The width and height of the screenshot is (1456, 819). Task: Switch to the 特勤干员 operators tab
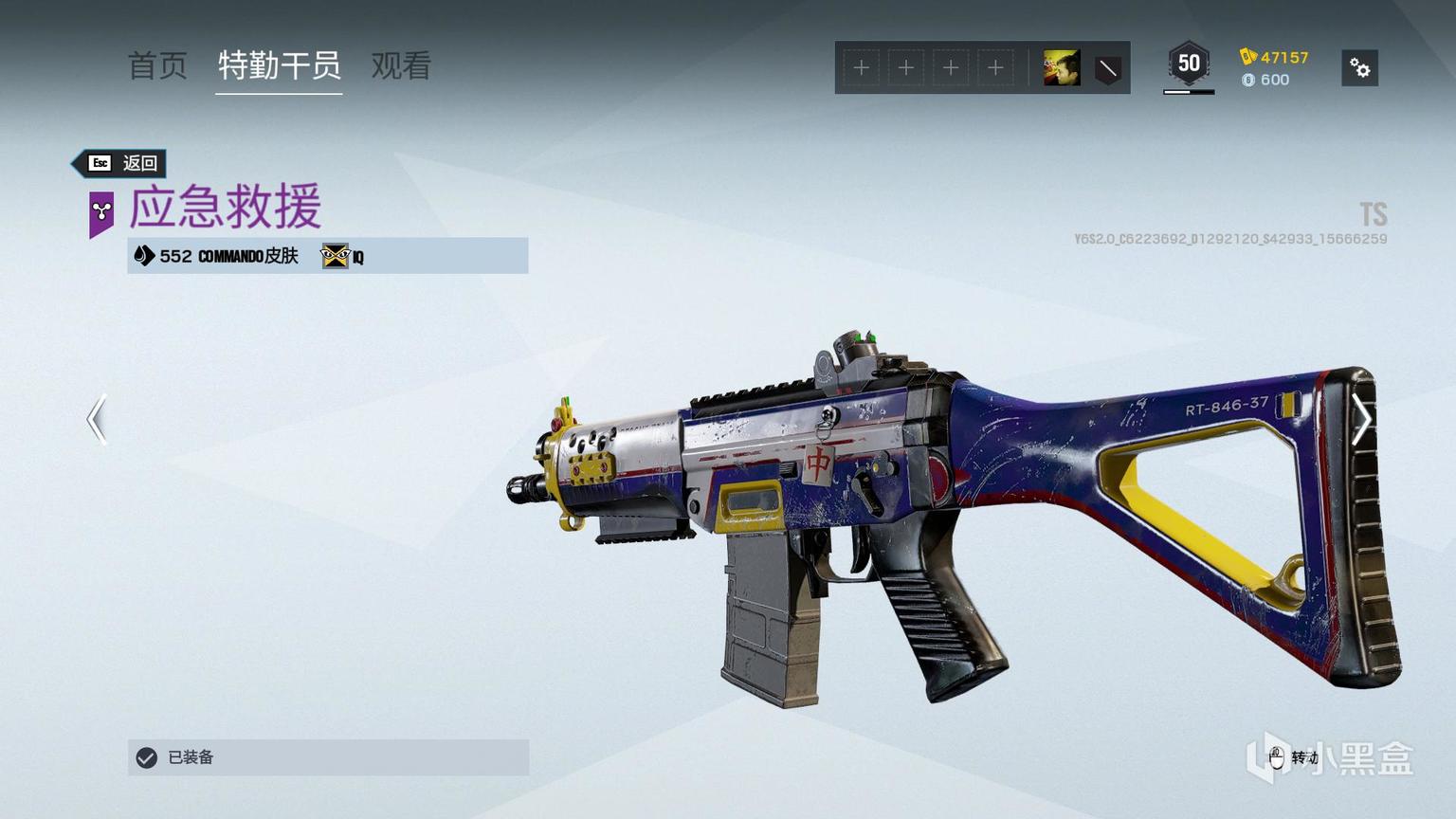279,66
